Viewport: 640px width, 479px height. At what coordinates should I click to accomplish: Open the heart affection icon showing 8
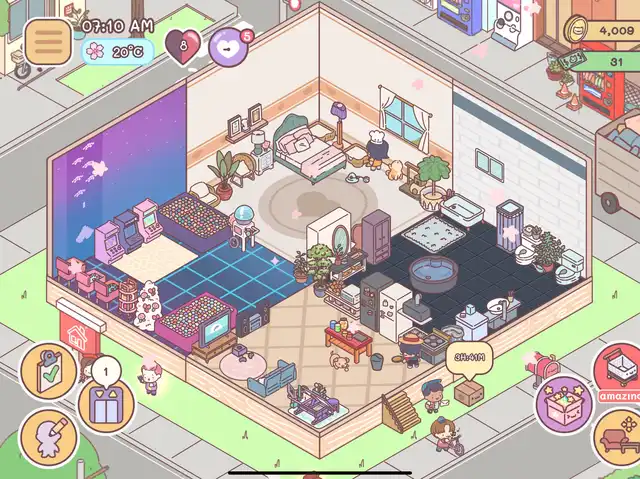pyautogui.click(x=182, y=47)
